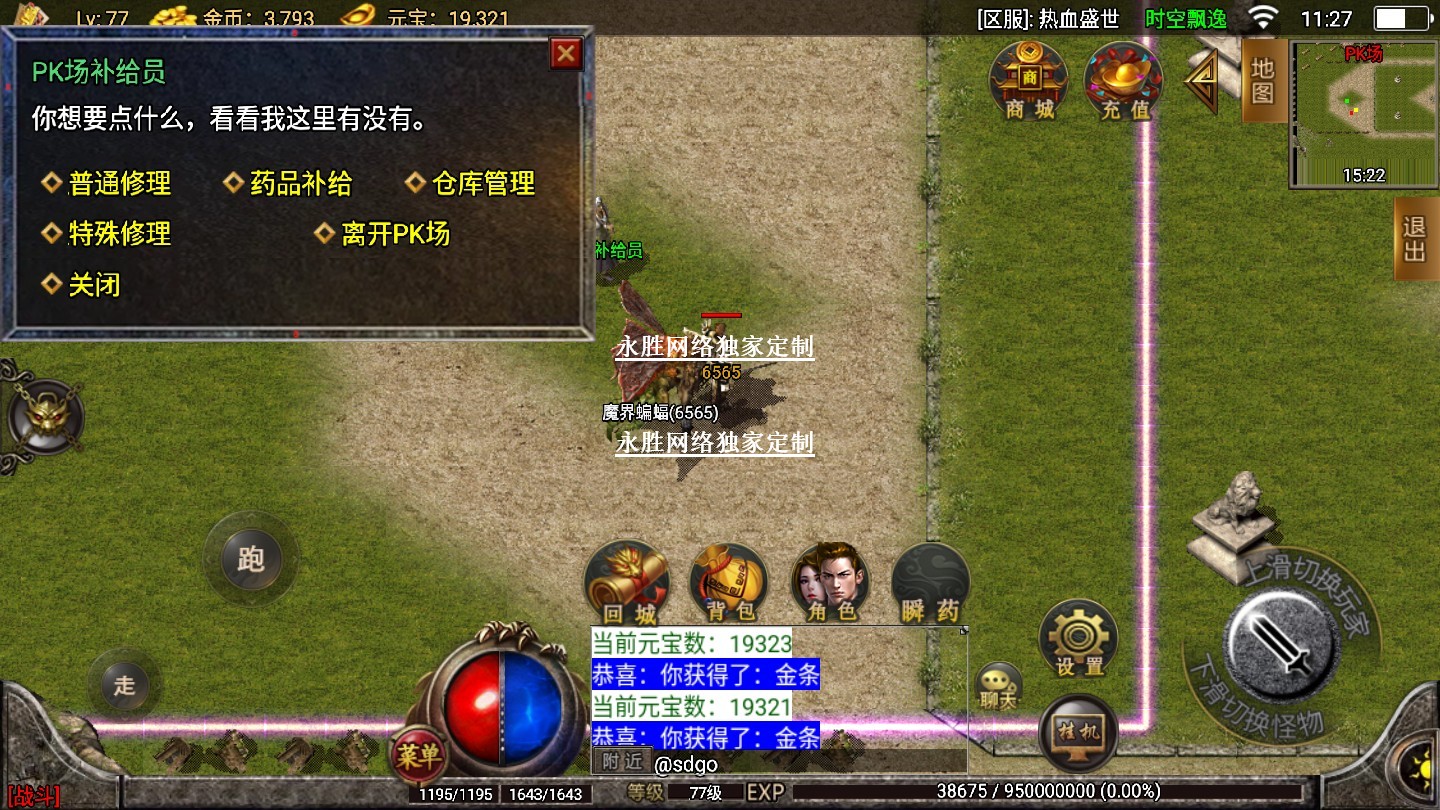Choose 普通修理 from the supply dialog
1440x810 pixels.
click(119, 184)
